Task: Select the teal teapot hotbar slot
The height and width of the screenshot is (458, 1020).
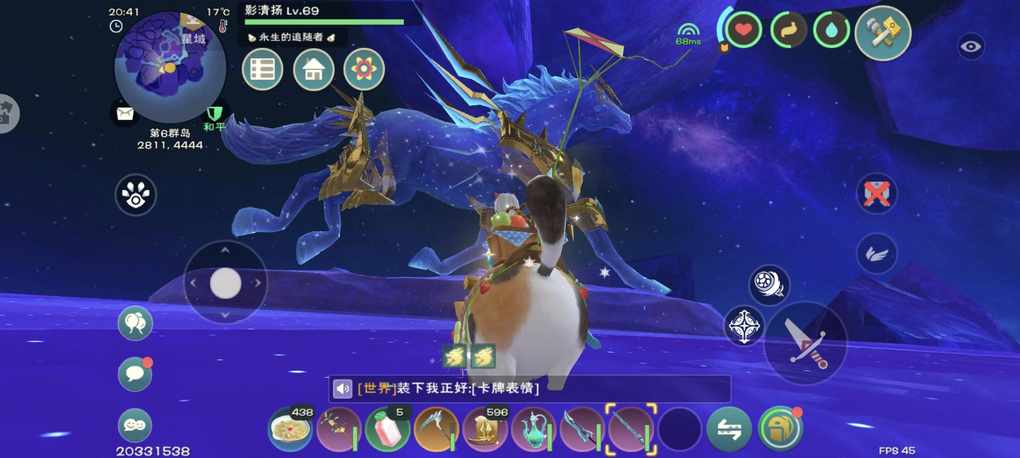Action: point(533,430)
